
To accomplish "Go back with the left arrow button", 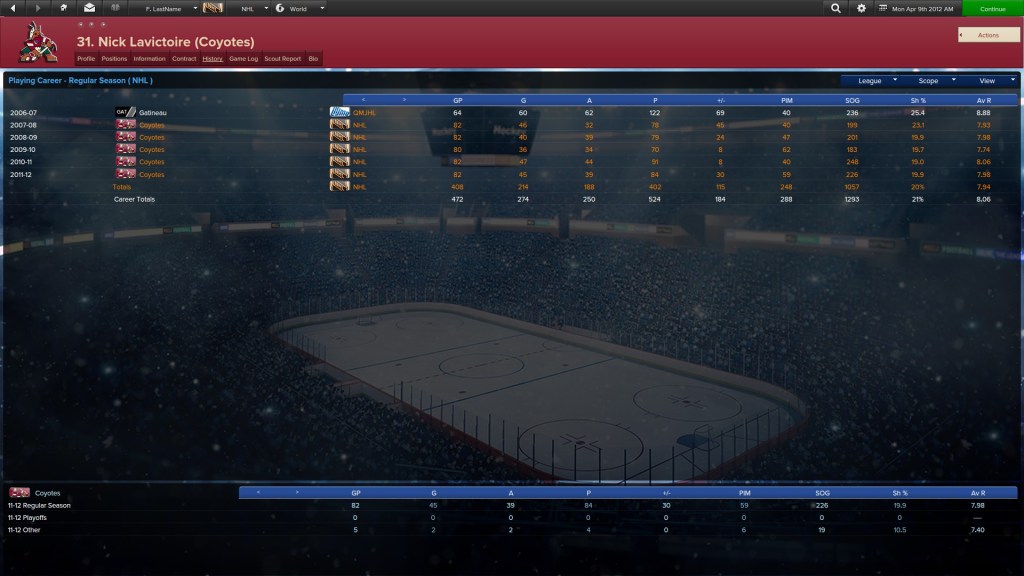I will coord(12,8).
